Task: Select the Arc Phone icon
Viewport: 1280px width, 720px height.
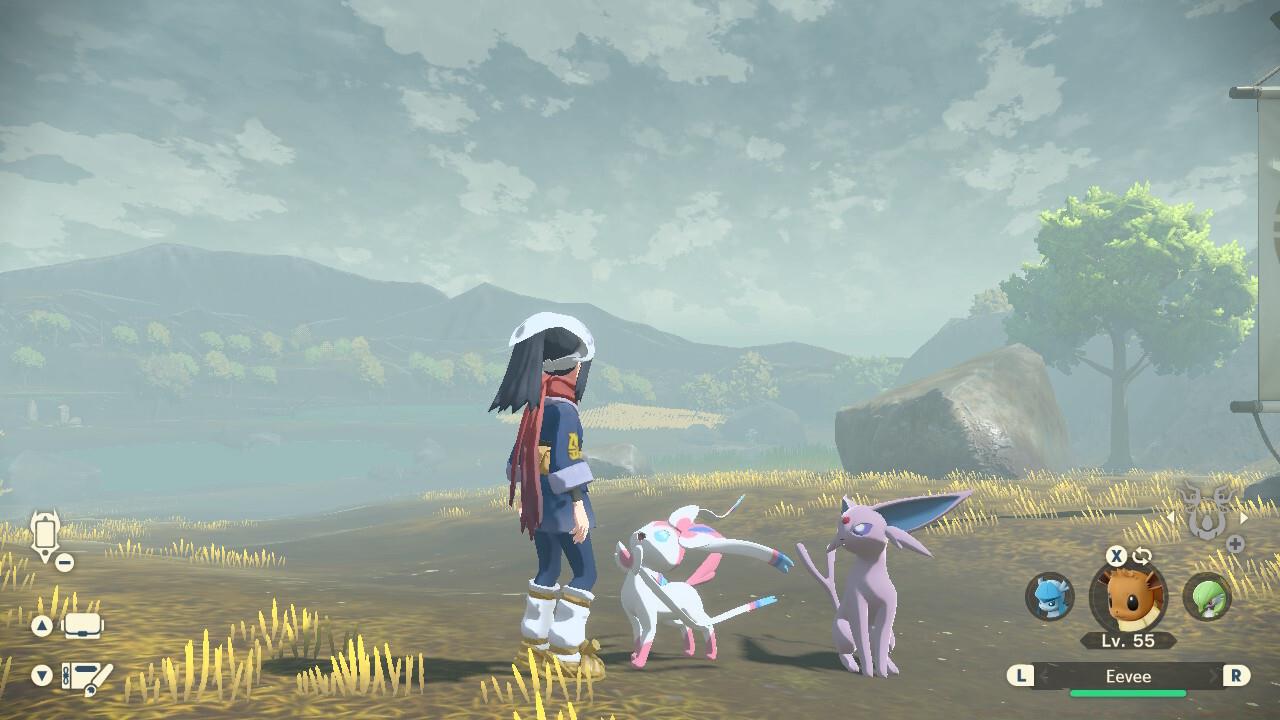Action: point(45,533)
